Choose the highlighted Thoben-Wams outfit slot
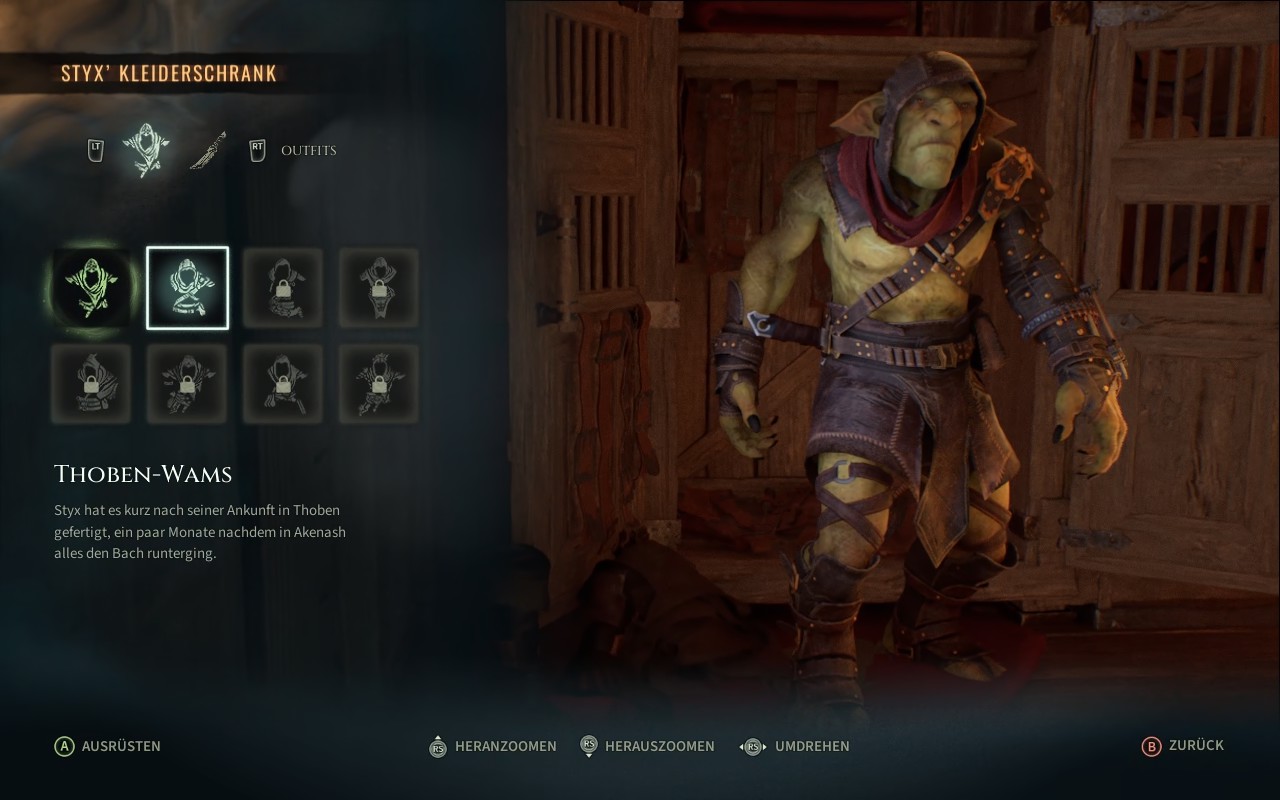 [188, 288]
